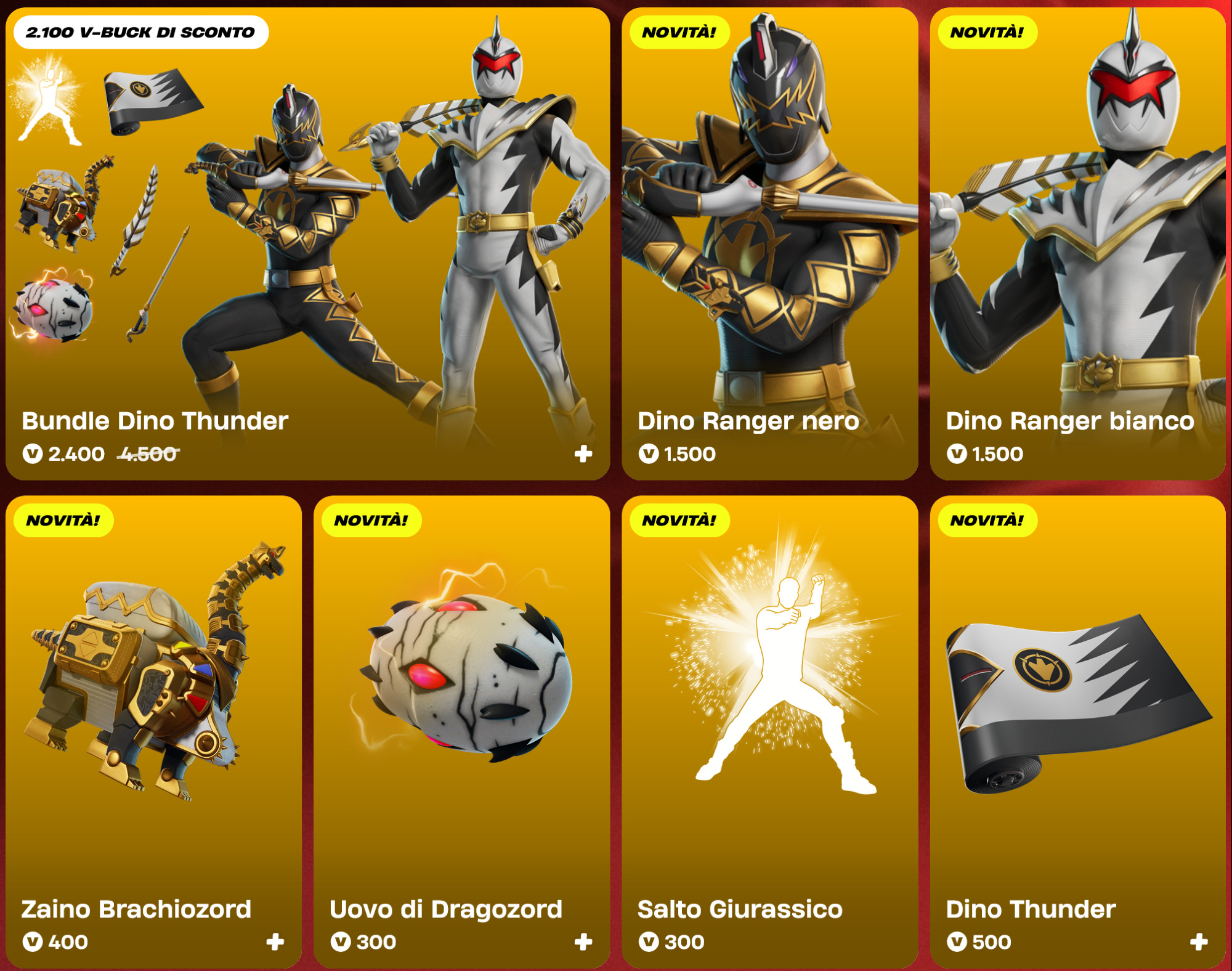
Task: Click the plus icon on Uovo di Dragozord
Action: pyautogui.click(x=583, y=941)
